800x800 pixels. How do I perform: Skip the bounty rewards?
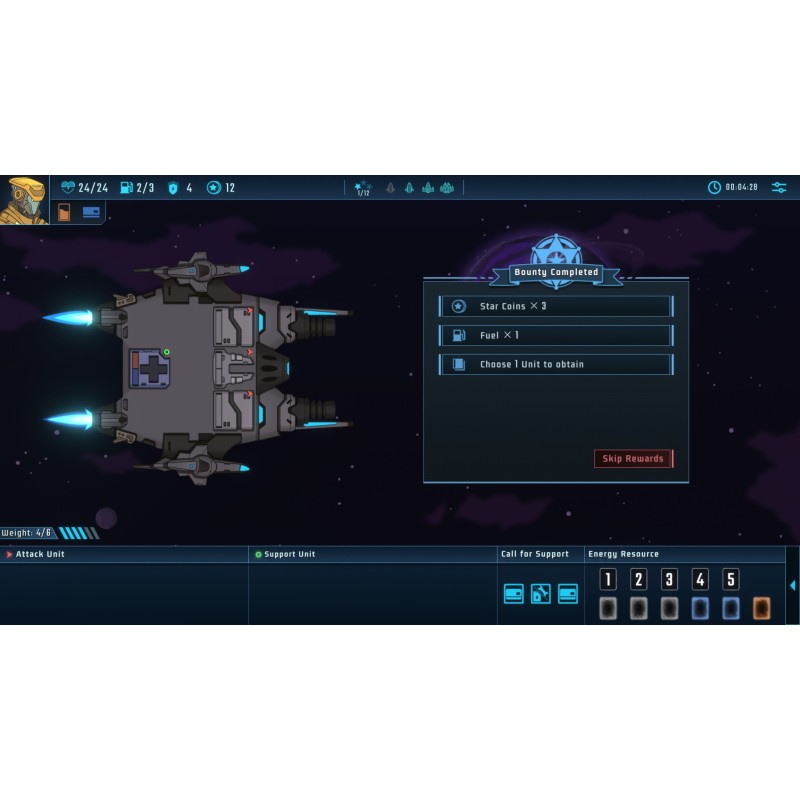click(633, 459)
